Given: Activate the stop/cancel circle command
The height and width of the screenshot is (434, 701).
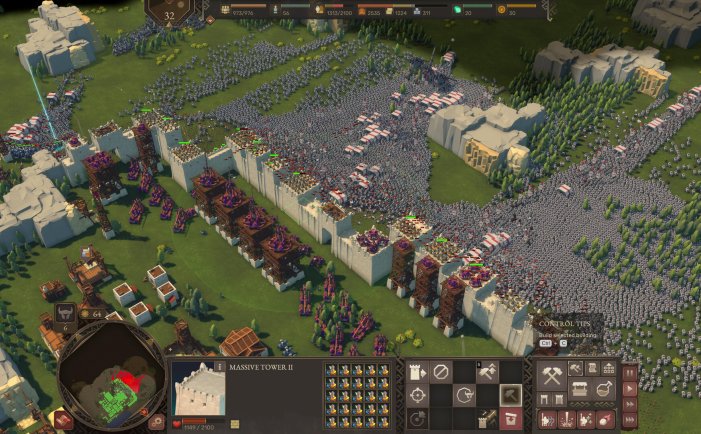Looking at the screenshot, I should click(x=440, y=373).
